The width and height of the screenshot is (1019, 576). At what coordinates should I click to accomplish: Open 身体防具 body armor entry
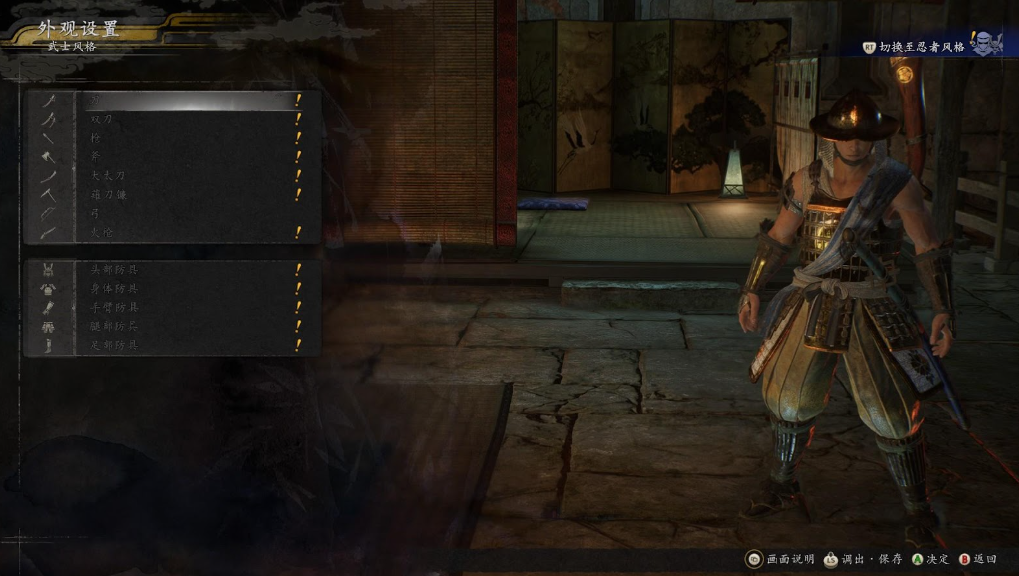pyautogui.click(x=170, y=289)
